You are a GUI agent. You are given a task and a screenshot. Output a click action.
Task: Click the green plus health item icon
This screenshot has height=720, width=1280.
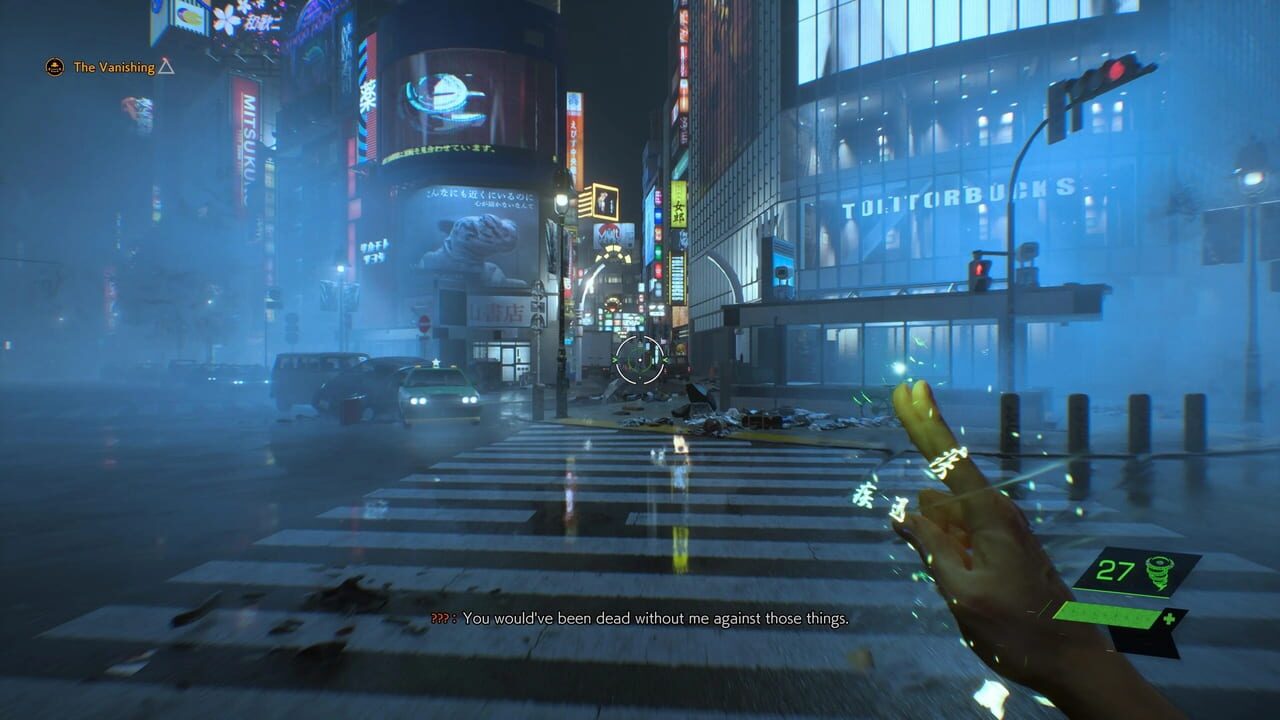click(1169, 618)
